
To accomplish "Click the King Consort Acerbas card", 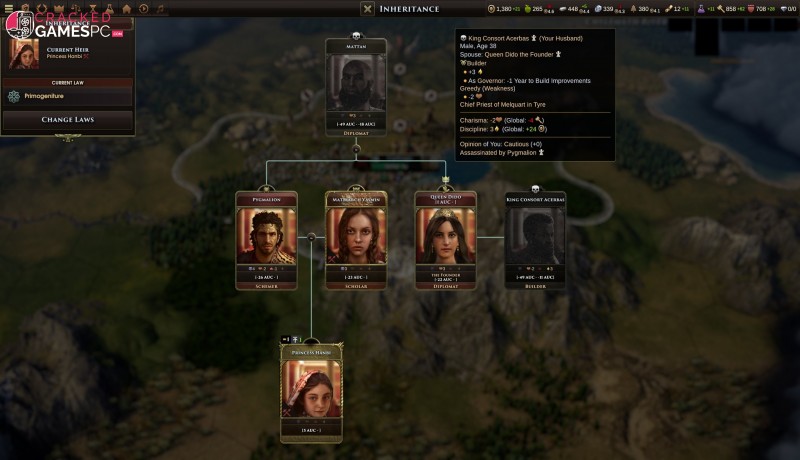I will 535,240.
